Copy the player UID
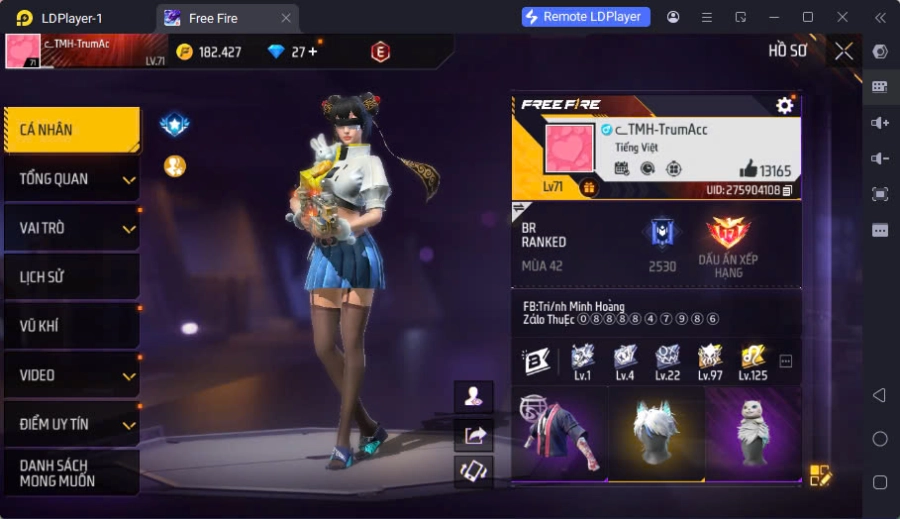Screen dimensions: 900x519 [788, 190]
